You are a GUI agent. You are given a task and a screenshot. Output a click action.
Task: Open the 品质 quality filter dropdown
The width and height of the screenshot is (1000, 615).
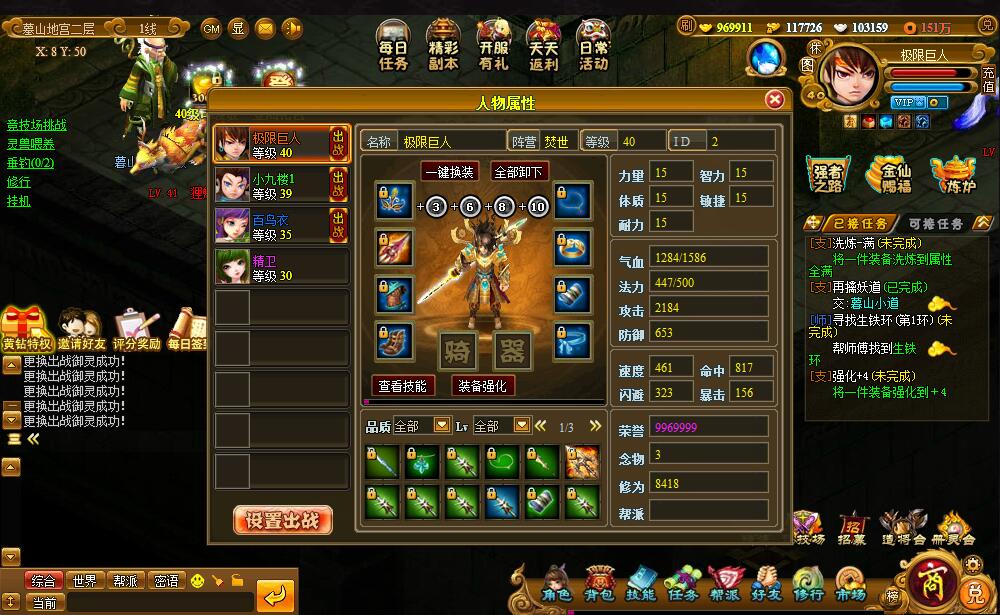click(x=442, y=426)
